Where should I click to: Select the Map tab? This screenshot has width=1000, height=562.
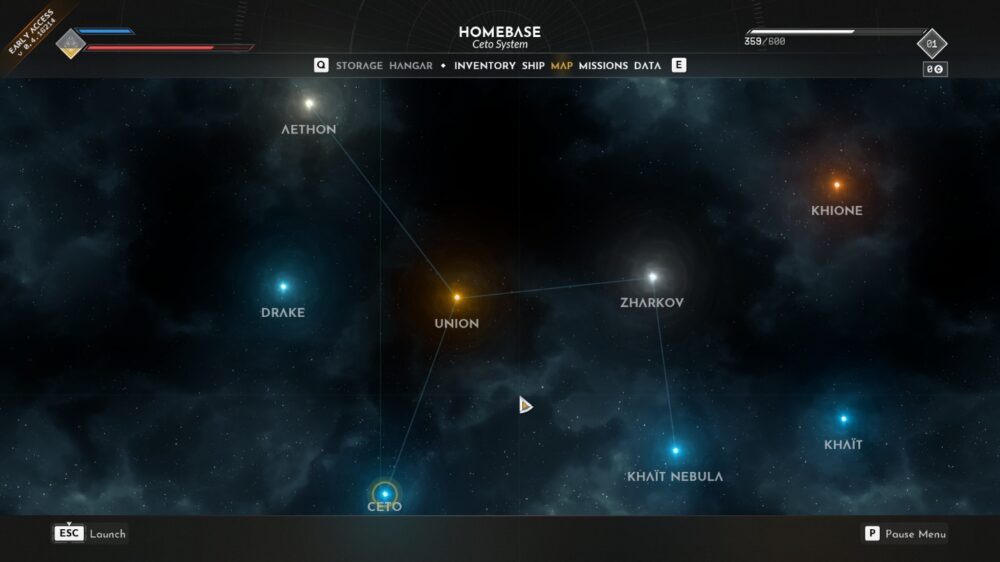click(562, 66)
